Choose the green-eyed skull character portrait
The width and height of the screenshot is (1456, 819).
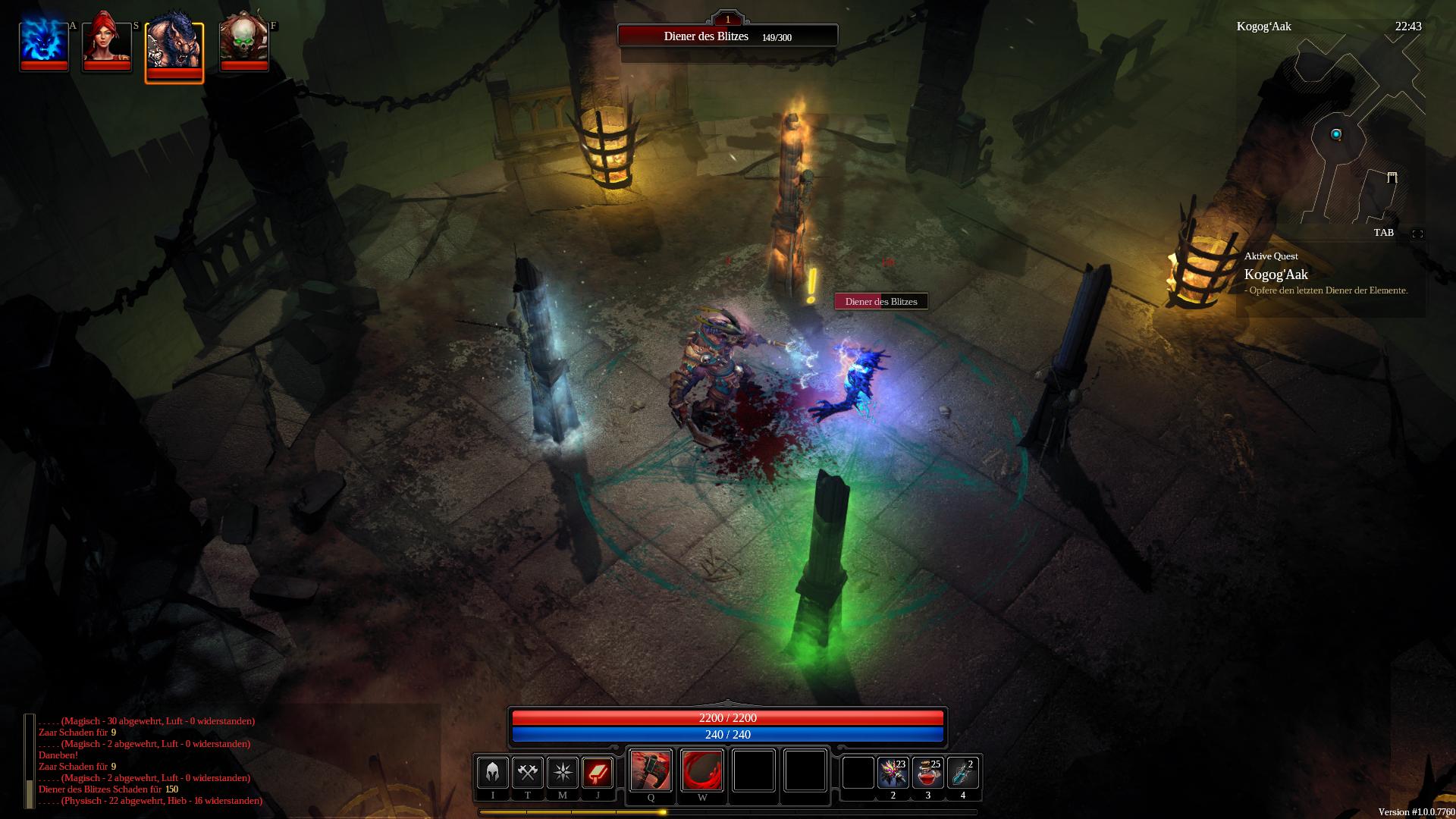click(x=243, y=44)
